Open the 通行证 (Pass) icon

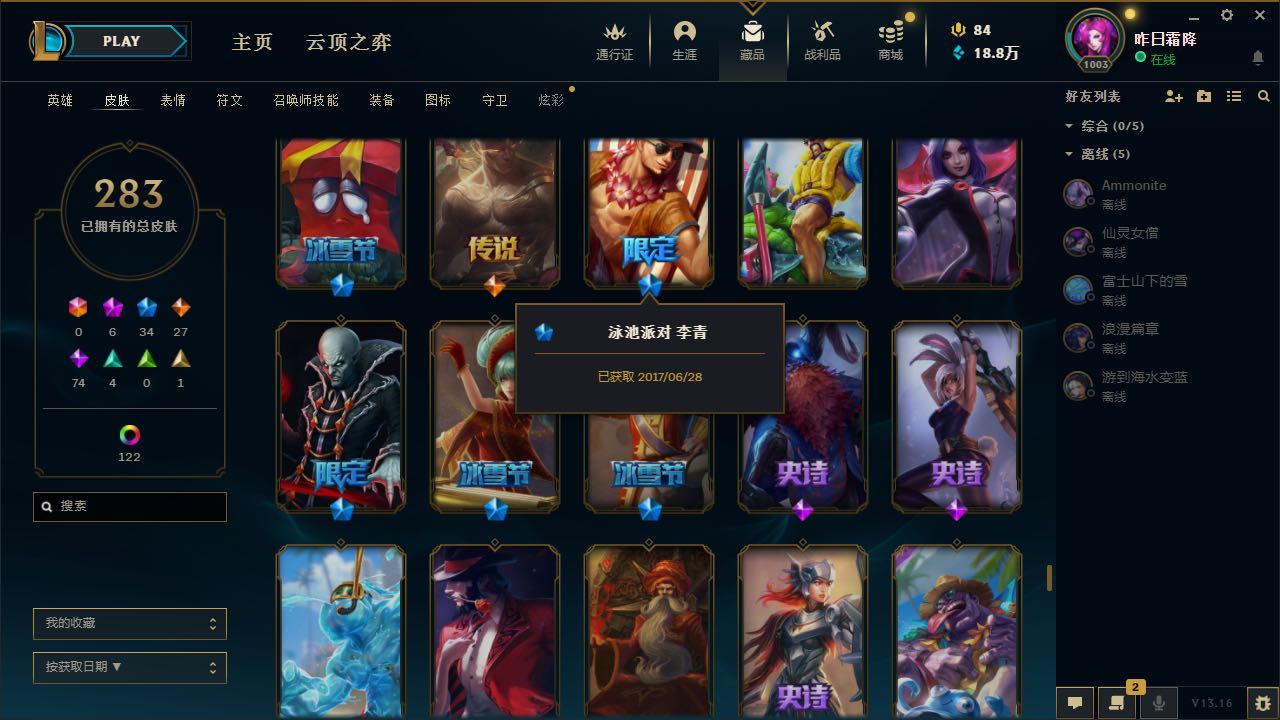(613, 33)
